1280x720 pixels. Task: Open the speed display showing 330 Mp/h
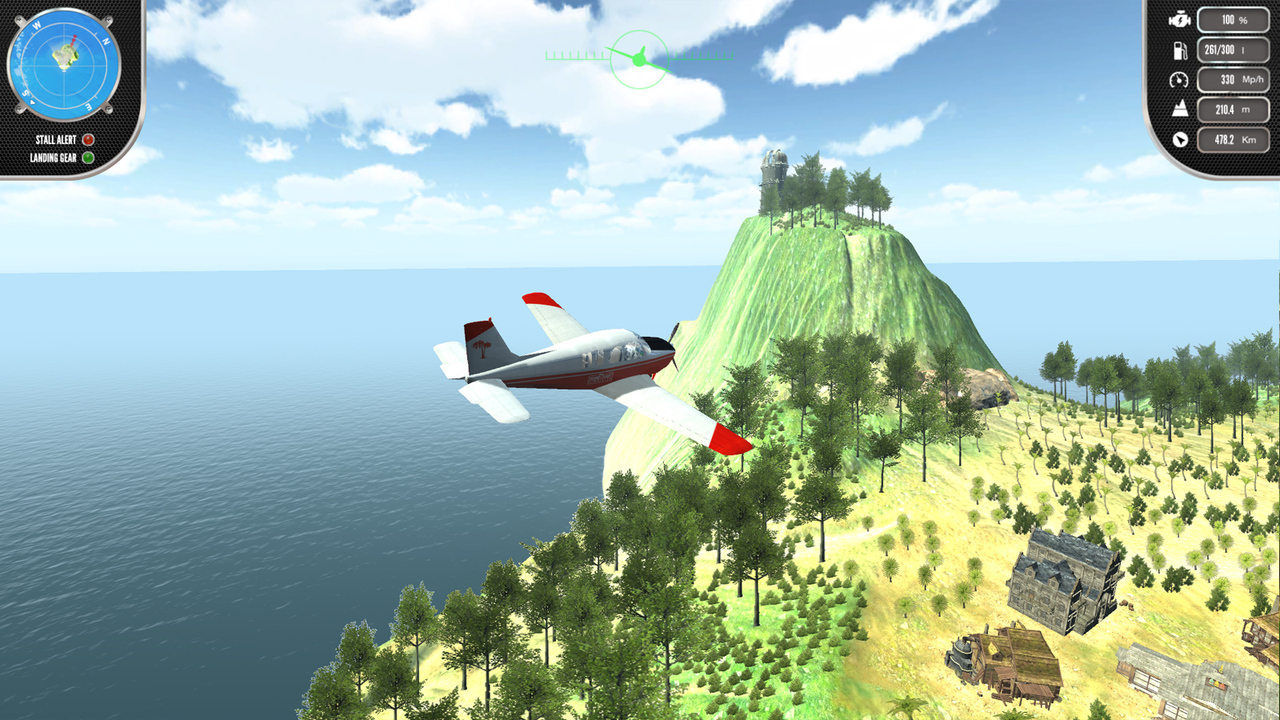coord(1232,78)
